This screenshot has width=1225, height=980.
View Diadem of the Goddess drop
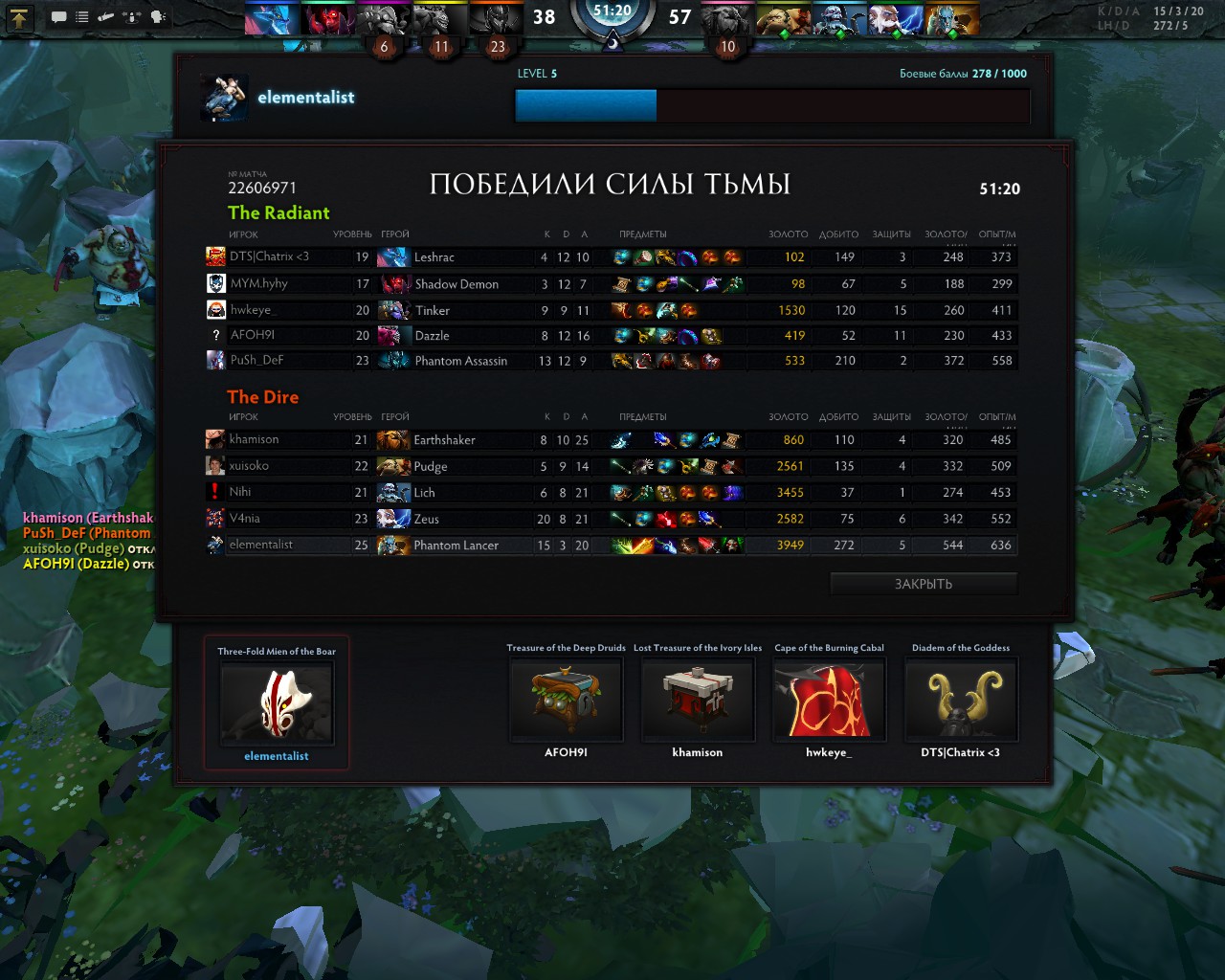tap(961, 701)
